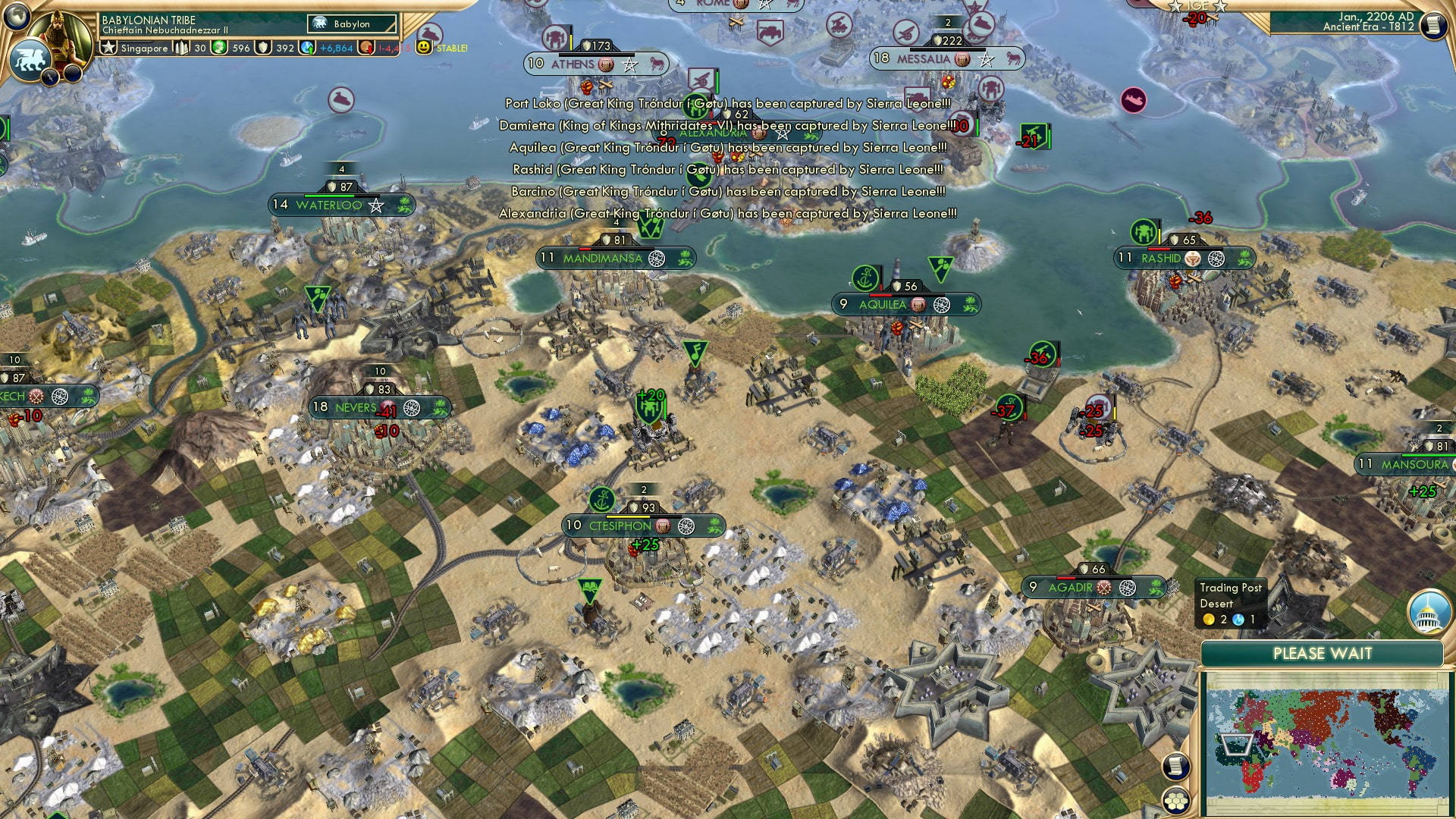Image resolution: width=1456 pixels, height=819 pixels.
Task: Click the PLEASE WAIT banner
Action: click(x=1323, y=652)
